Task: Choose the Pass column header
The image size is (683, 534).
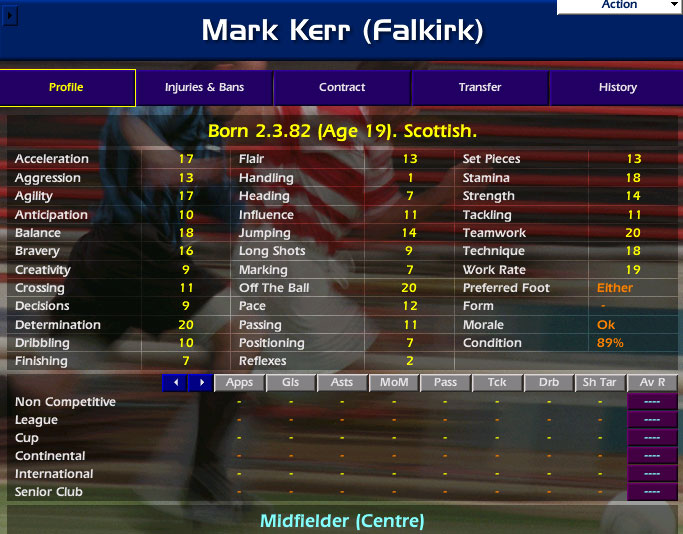Action: [x=445, y=382]
